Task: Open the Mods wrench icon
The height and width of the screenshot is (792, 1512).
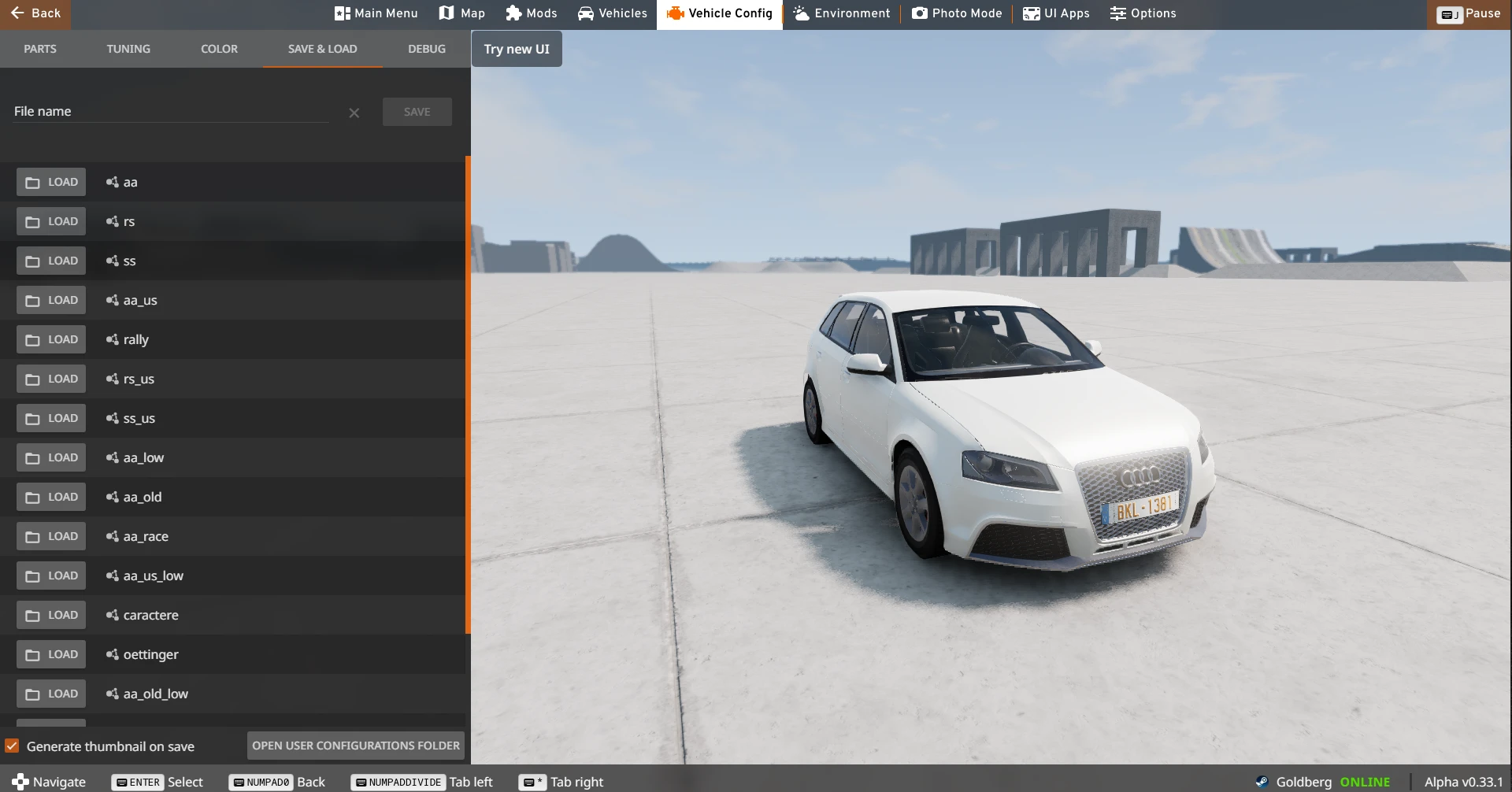Action: pos(512,13)
